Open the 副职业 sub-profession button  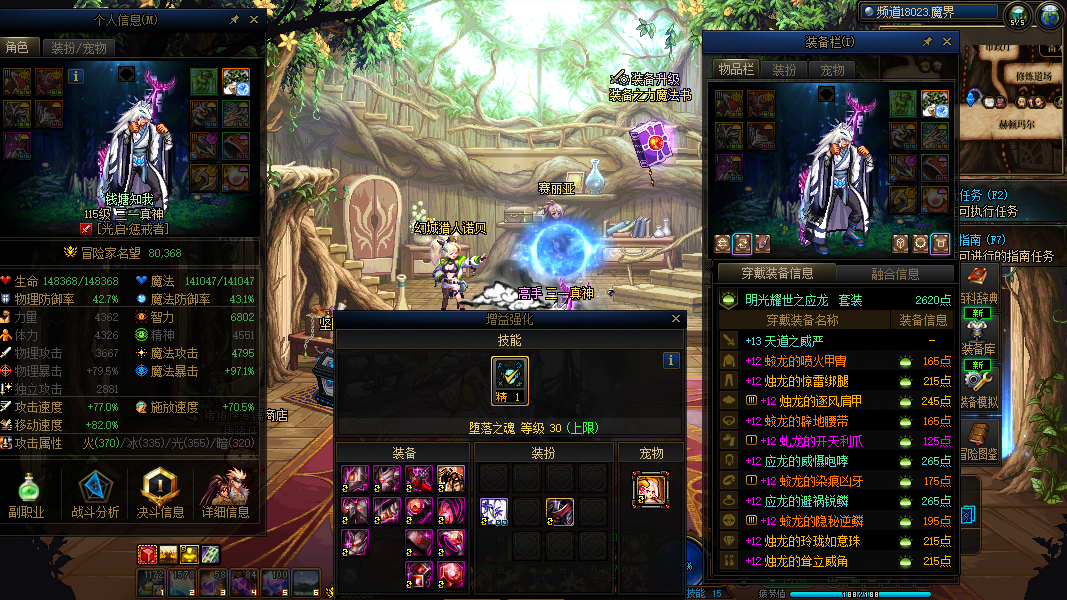29,496
